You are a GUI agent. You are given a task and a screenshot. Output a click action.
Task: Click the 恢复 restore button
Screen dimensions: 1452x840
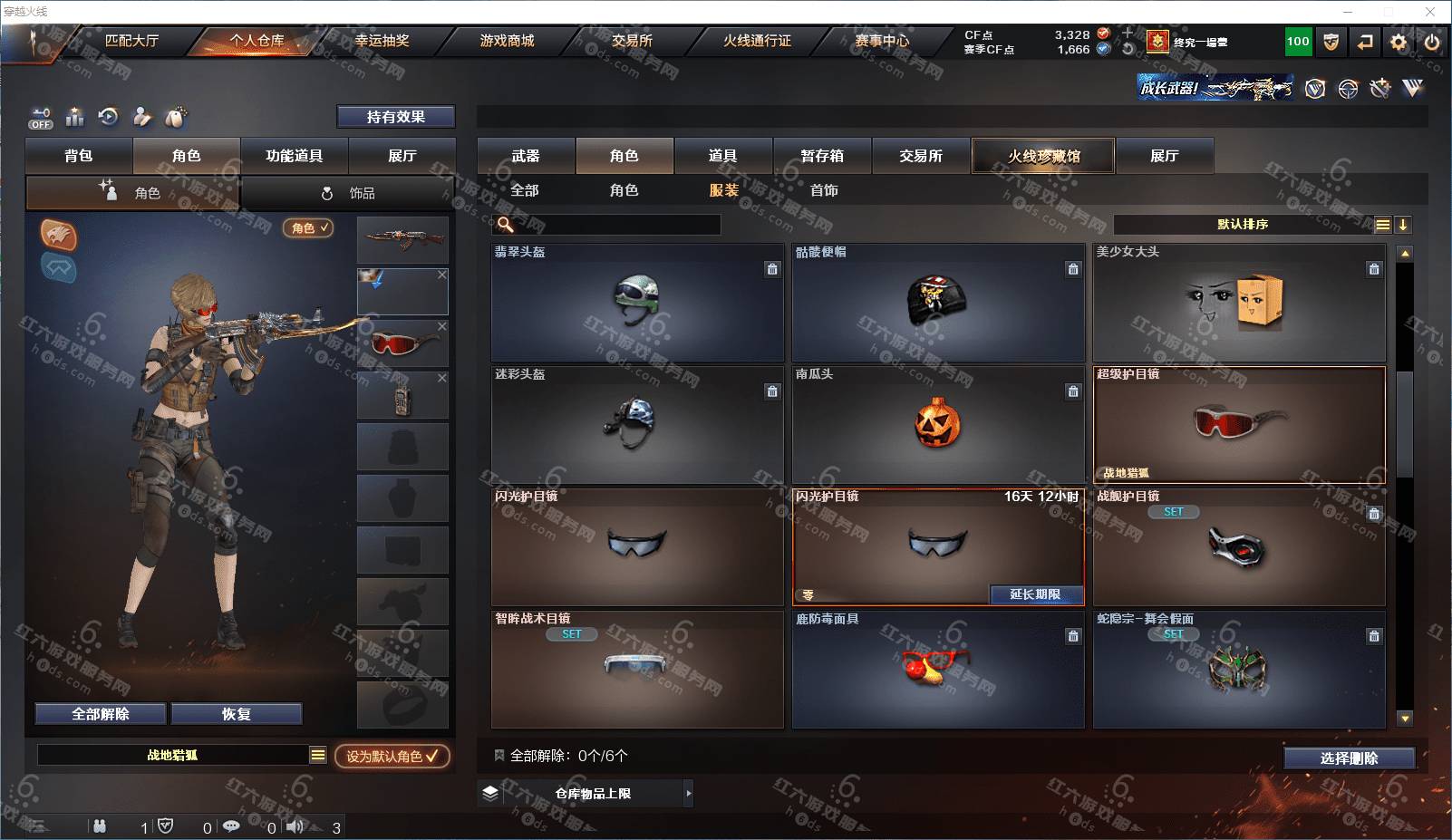coord(236,714)
